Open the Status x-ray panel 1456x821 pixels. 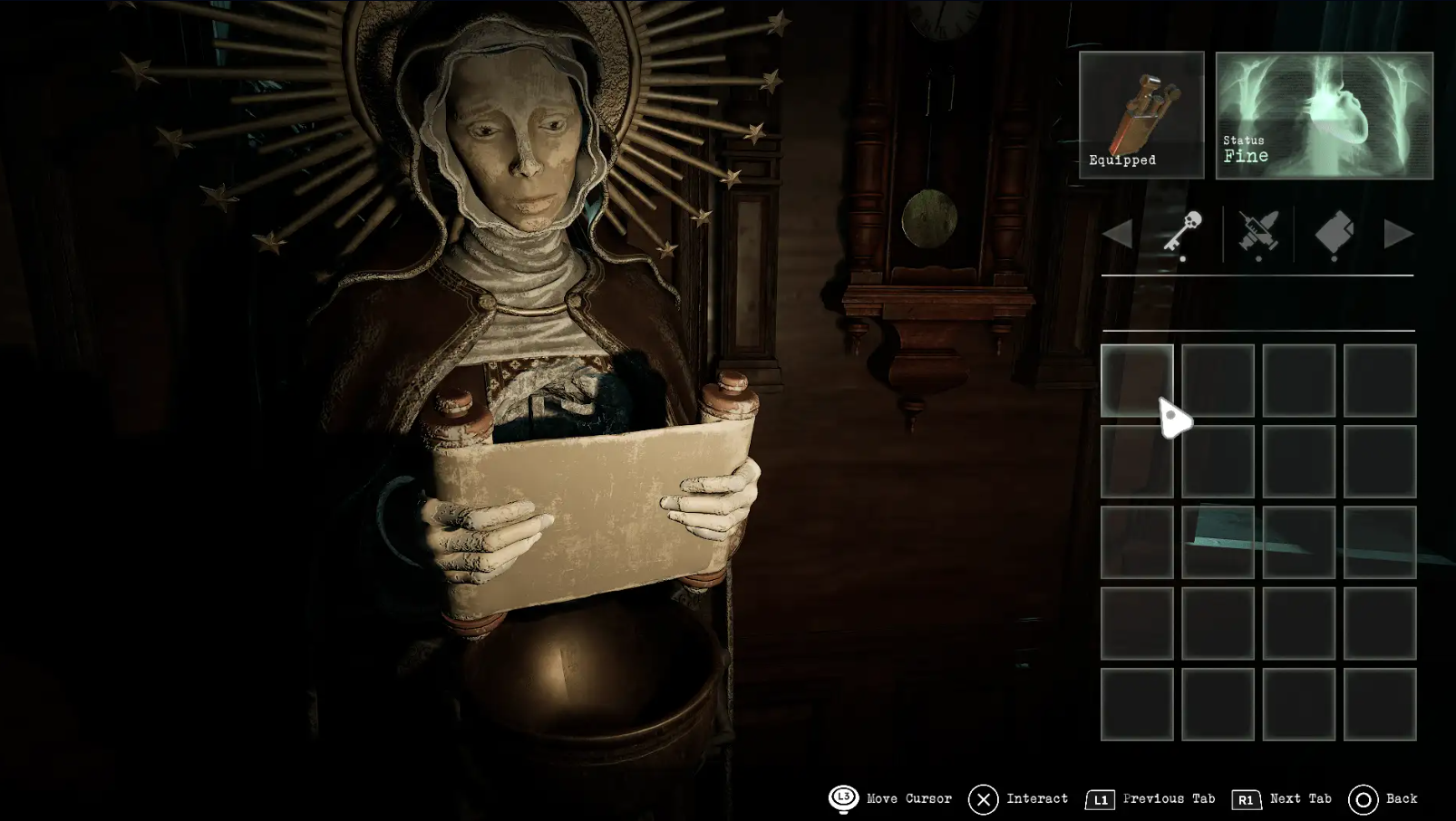pos(1324,115)
